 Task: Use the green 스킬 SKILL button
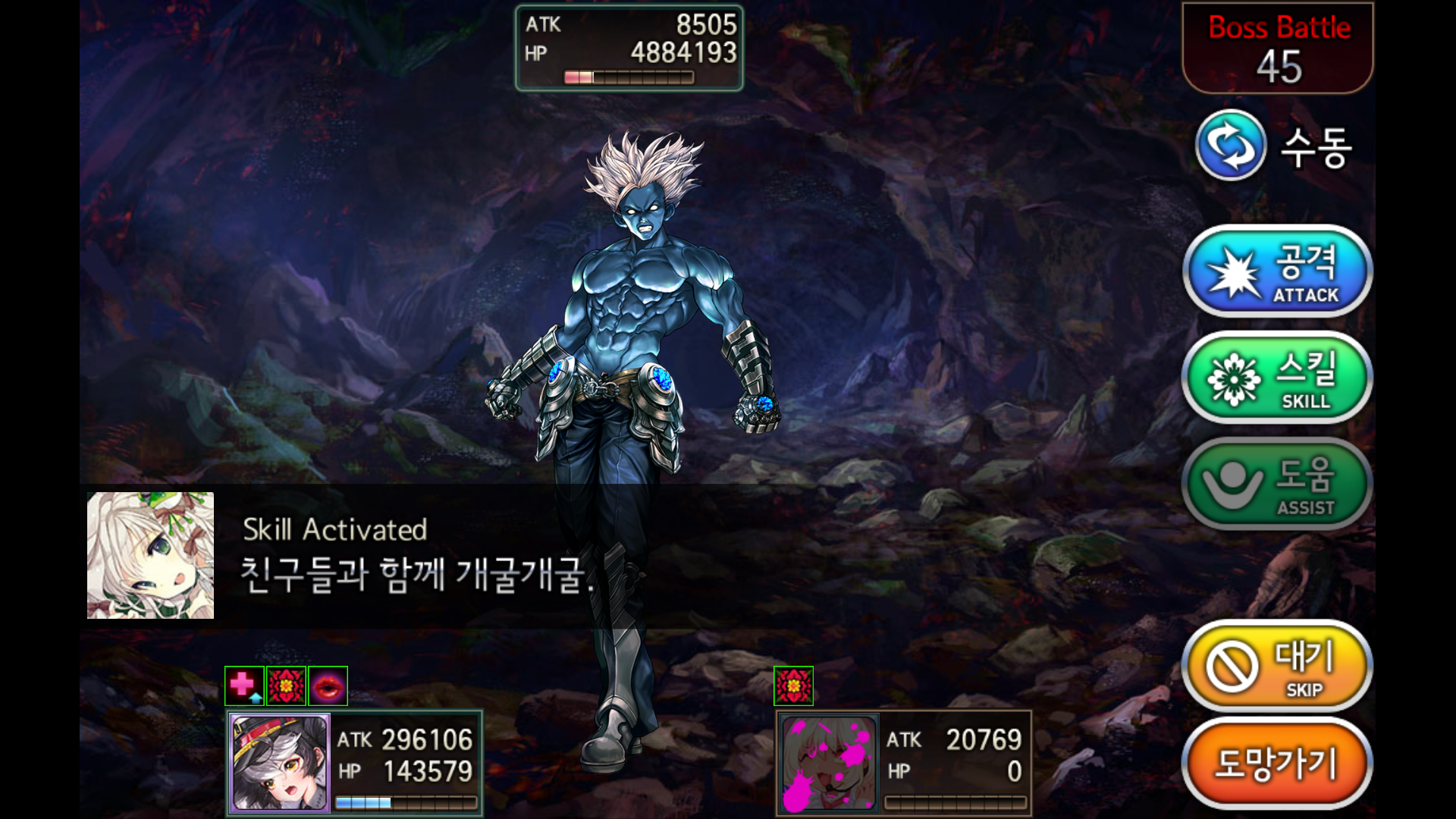[x=1277, y=378]
